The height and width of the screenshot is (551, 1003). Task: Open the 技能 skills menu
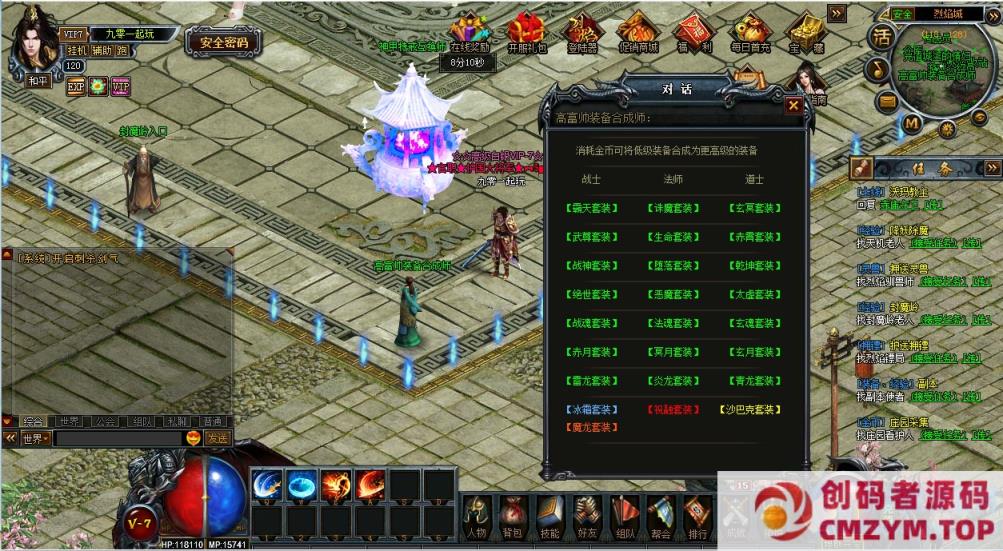[548, 514]
